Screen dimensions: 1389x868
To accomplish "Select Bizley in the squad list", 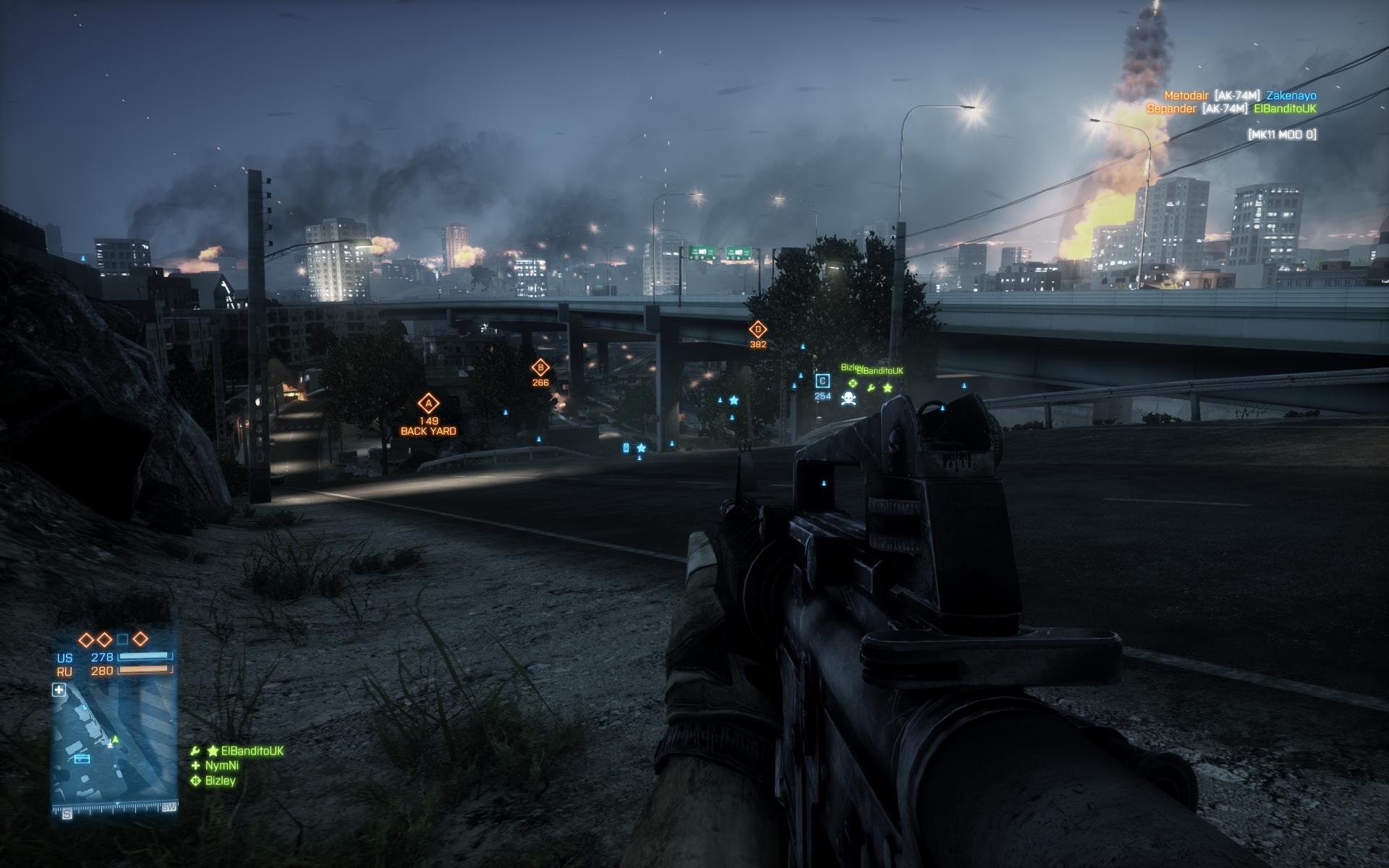I will click(x=220, y=780).
